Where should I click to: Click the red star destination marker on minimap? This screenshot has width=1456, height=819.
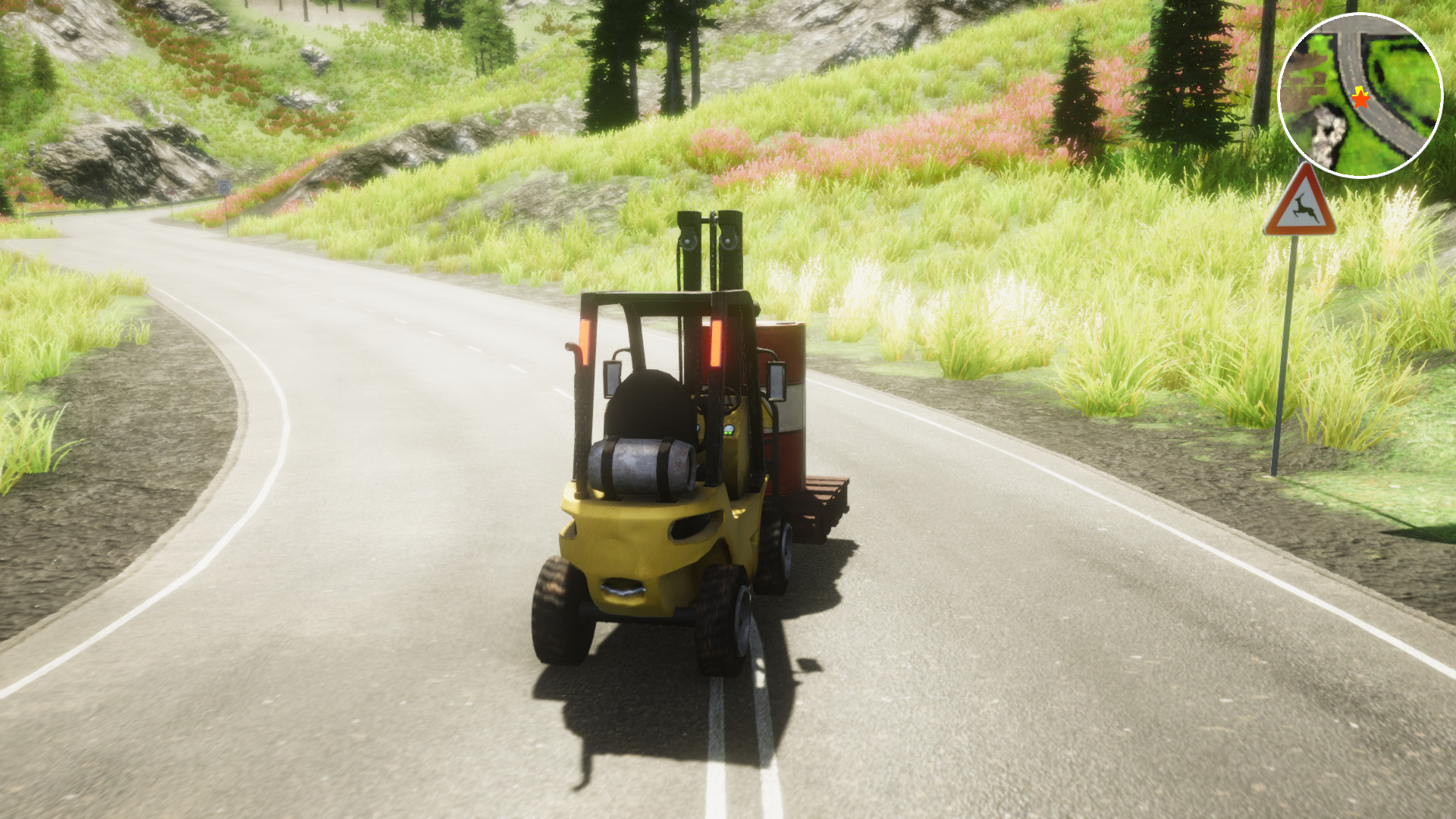pyautogui.click(x=1360, y=100)
